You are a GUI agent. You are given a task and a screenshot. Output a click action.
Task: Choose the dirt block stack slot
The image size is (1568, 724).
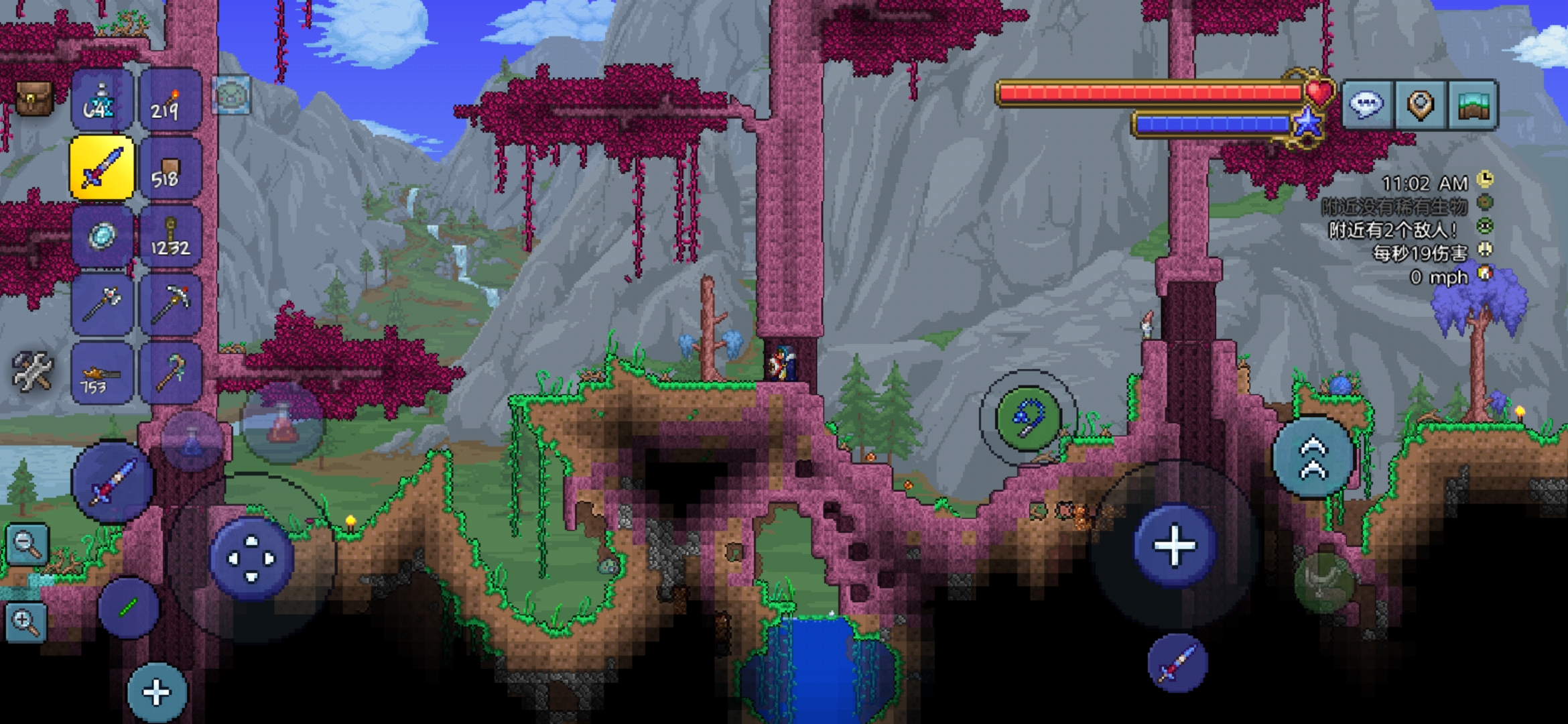point(170,169)
